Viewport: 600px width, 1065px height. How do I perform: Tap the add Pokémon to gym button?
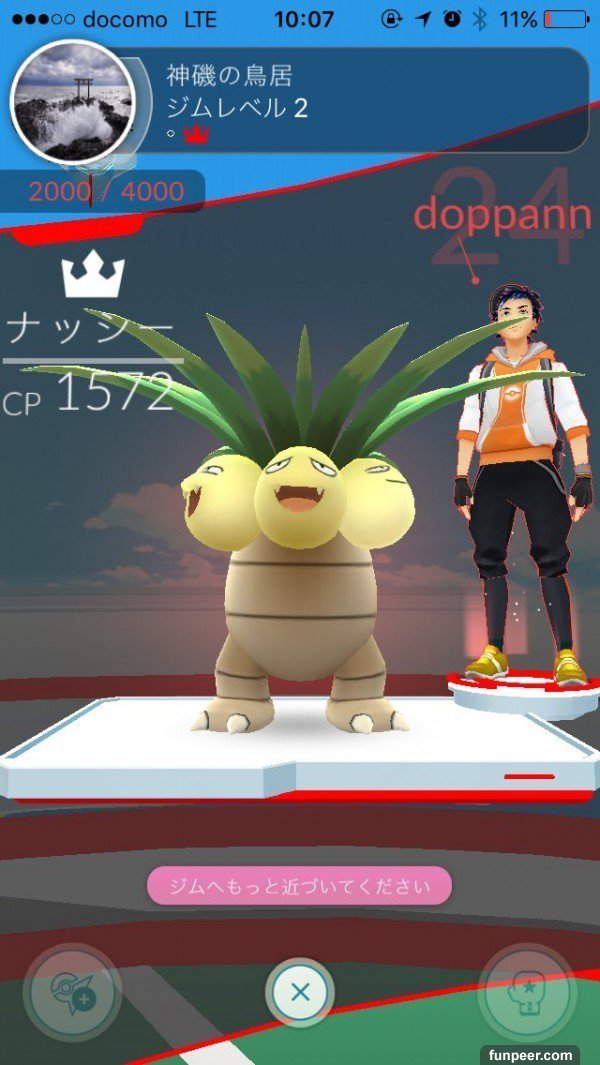[x=72, y=993]
